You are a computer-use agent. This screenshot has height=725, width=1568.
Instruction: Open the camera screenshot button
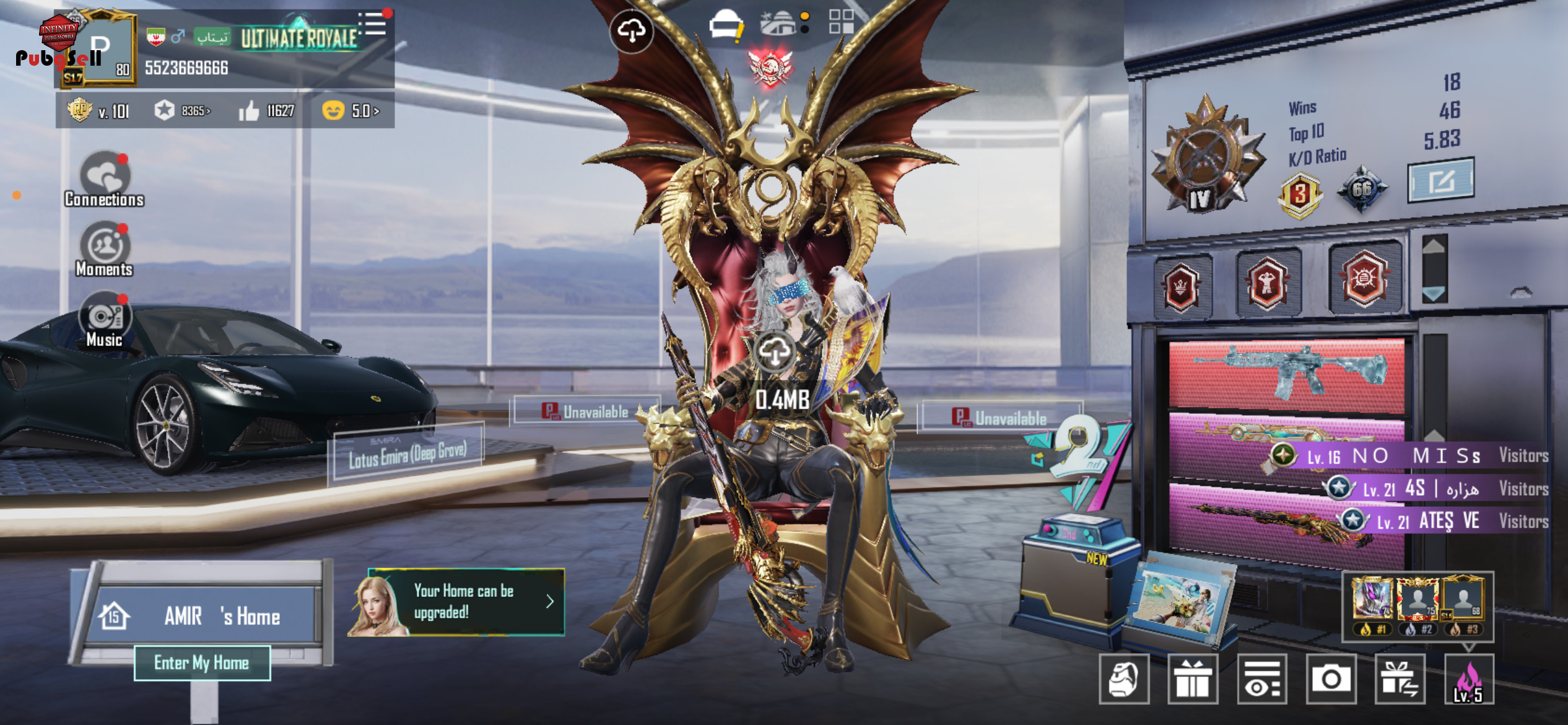click(1331, 679)
